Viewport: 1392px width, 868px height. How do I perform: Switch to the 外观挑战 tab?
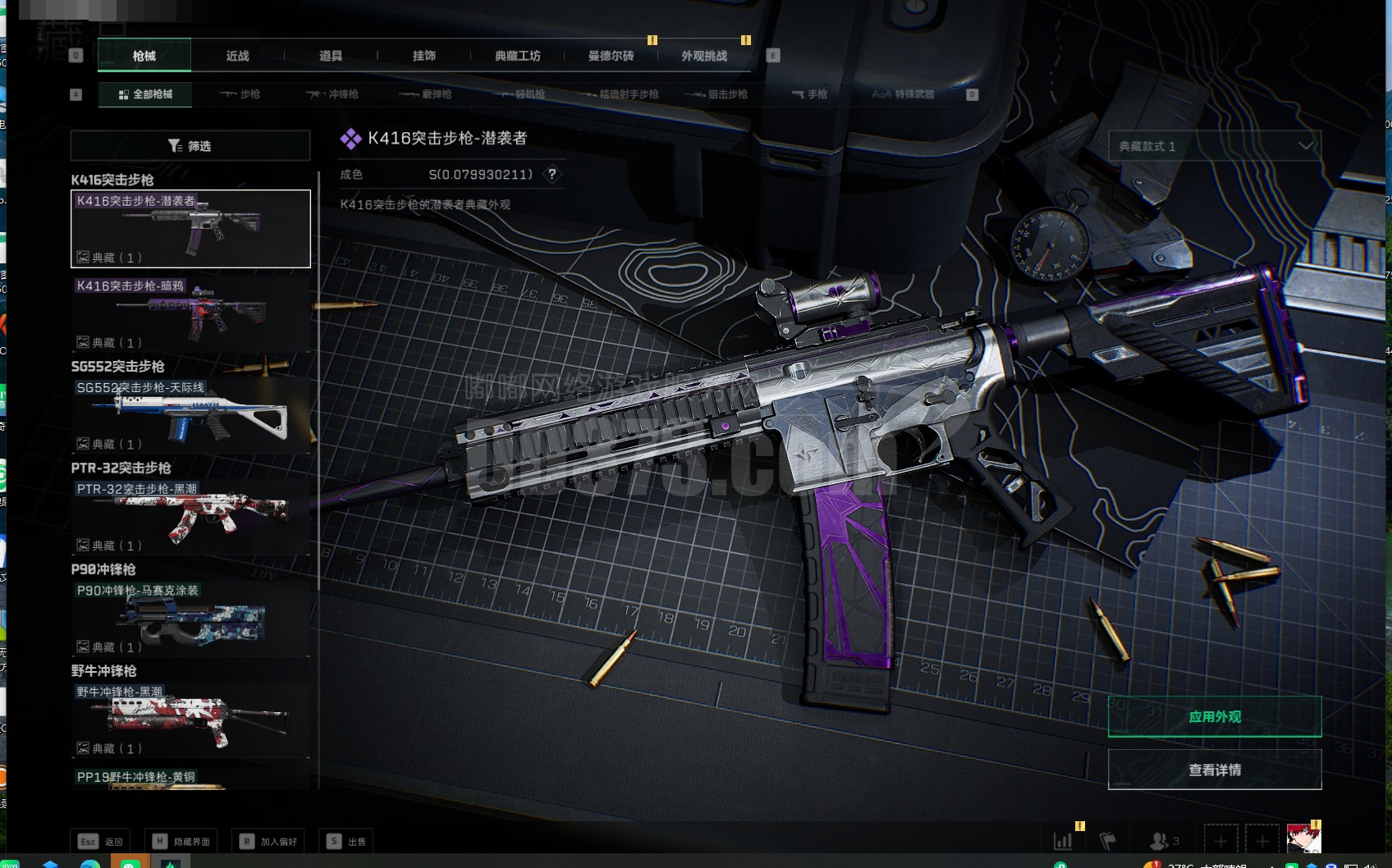(x=704, y=56)
